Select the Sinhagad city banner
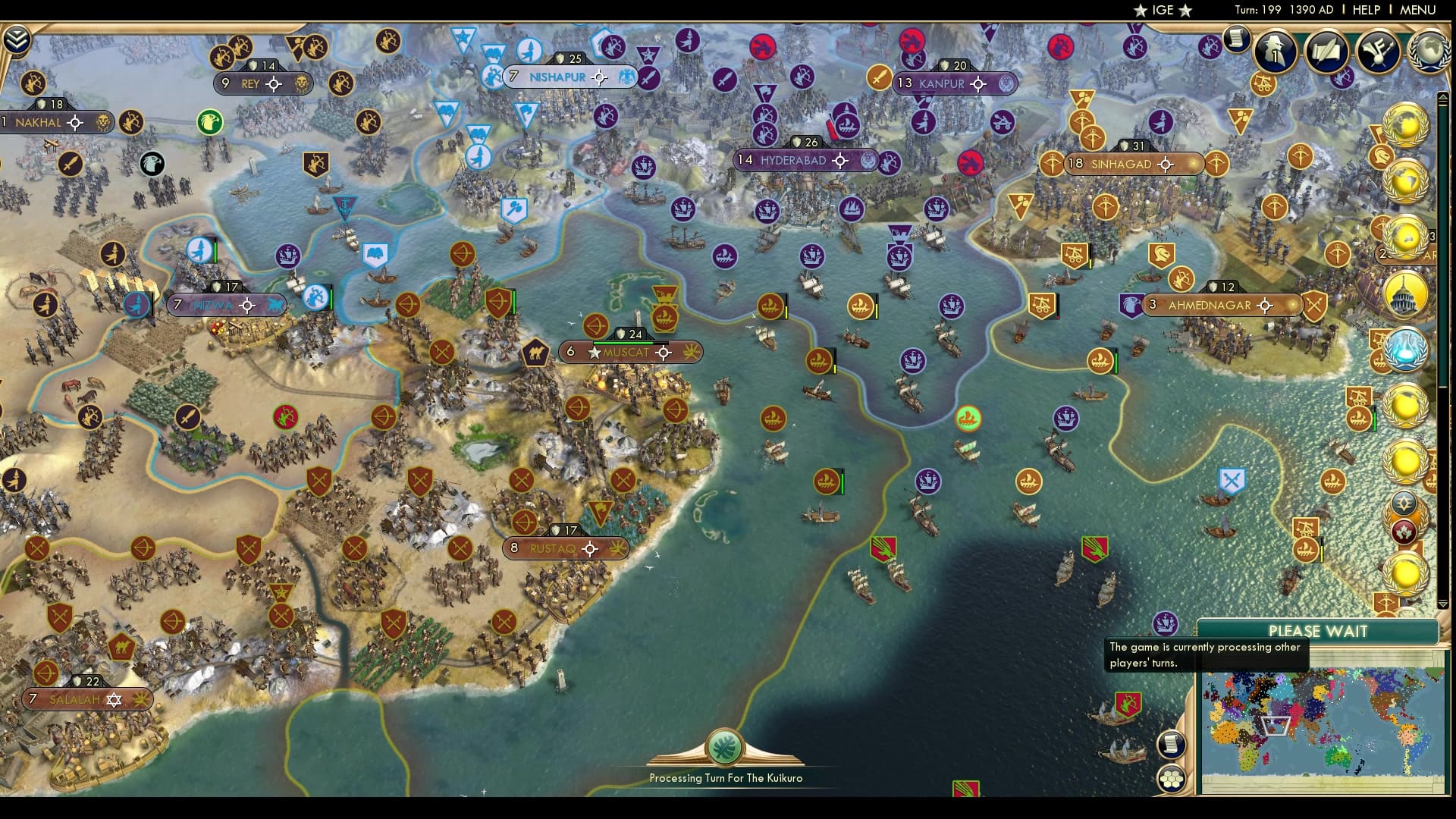The width and height of the screenshot is (1456, 819). [x=1133, y=165]
